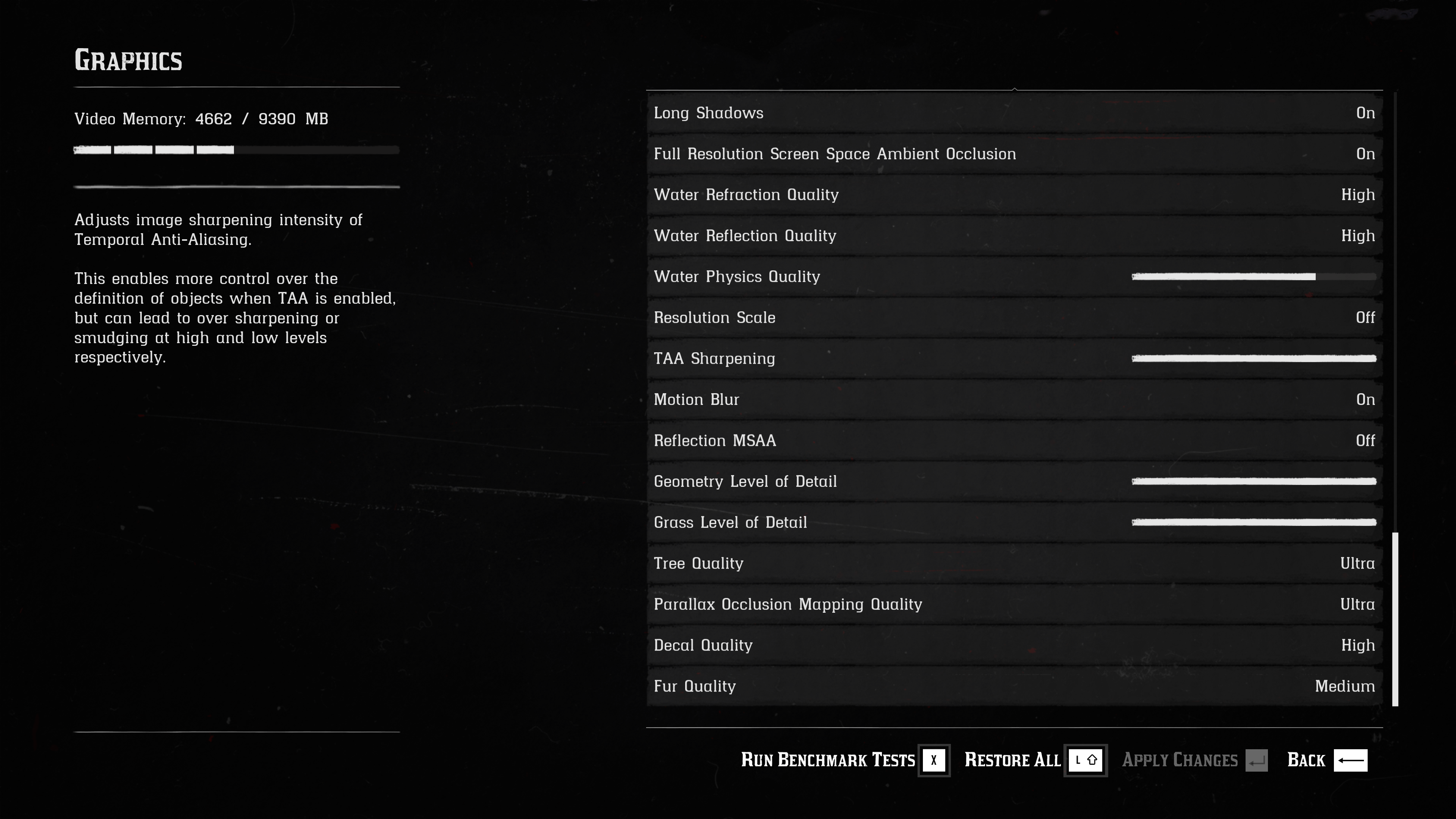Click the settings list scrollbar thumb

click(x=1395, y=619)
